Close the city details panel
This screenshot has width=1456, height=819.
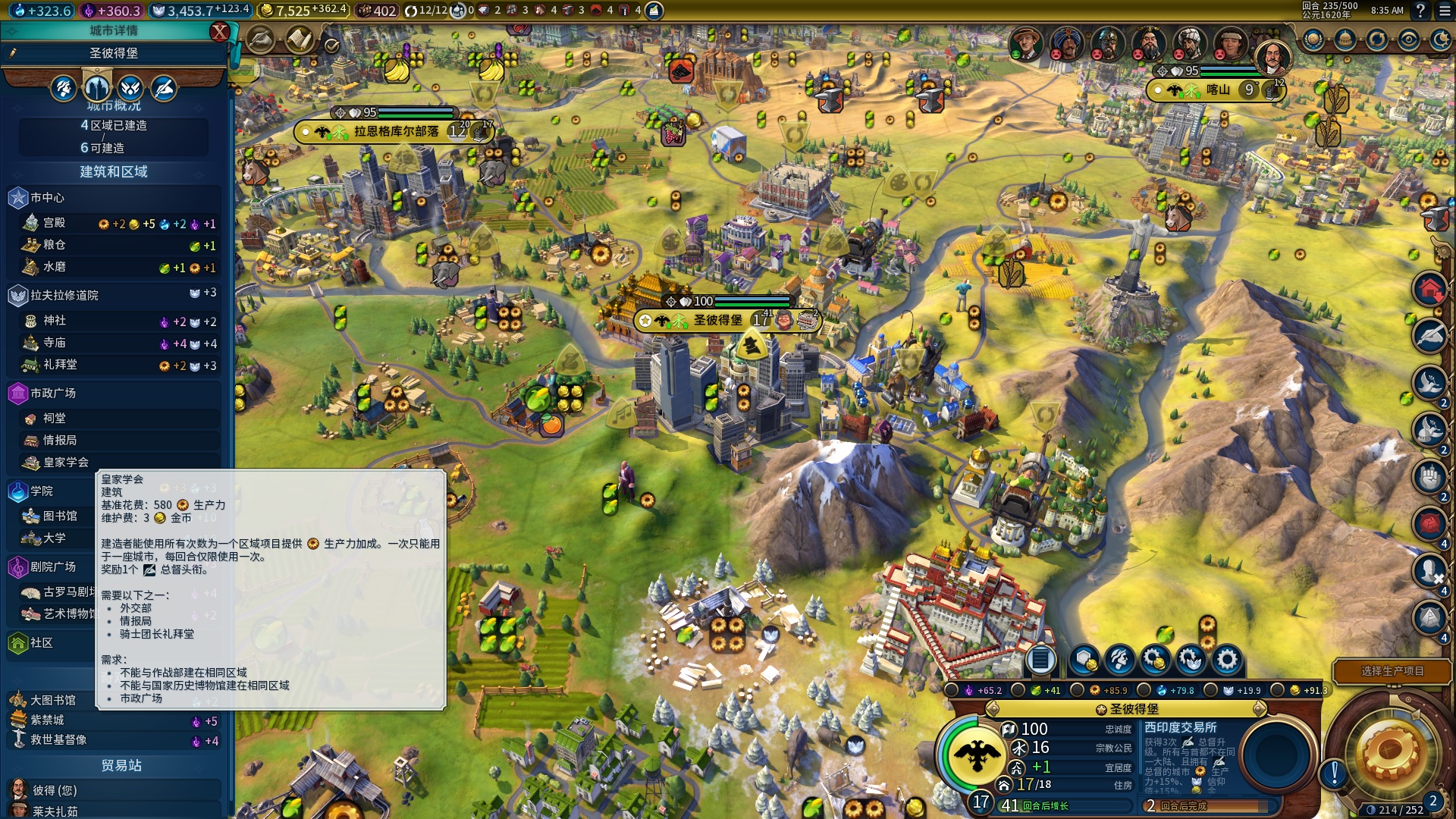pos(219,32)
